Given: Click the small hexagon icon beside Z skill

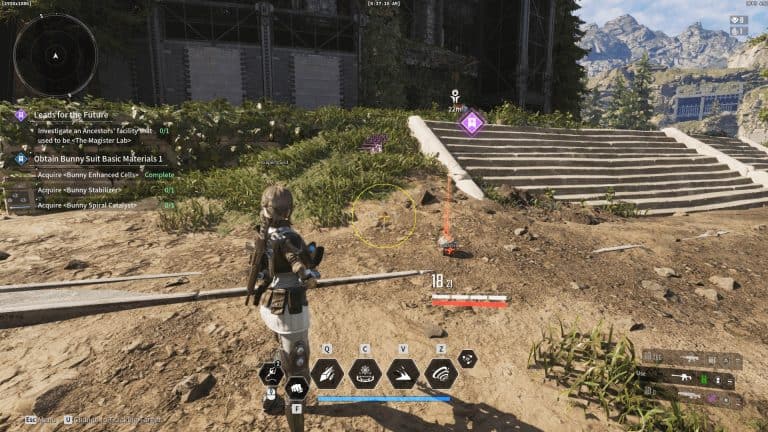Looking at the screenshot, I should [x=467, y=358].
